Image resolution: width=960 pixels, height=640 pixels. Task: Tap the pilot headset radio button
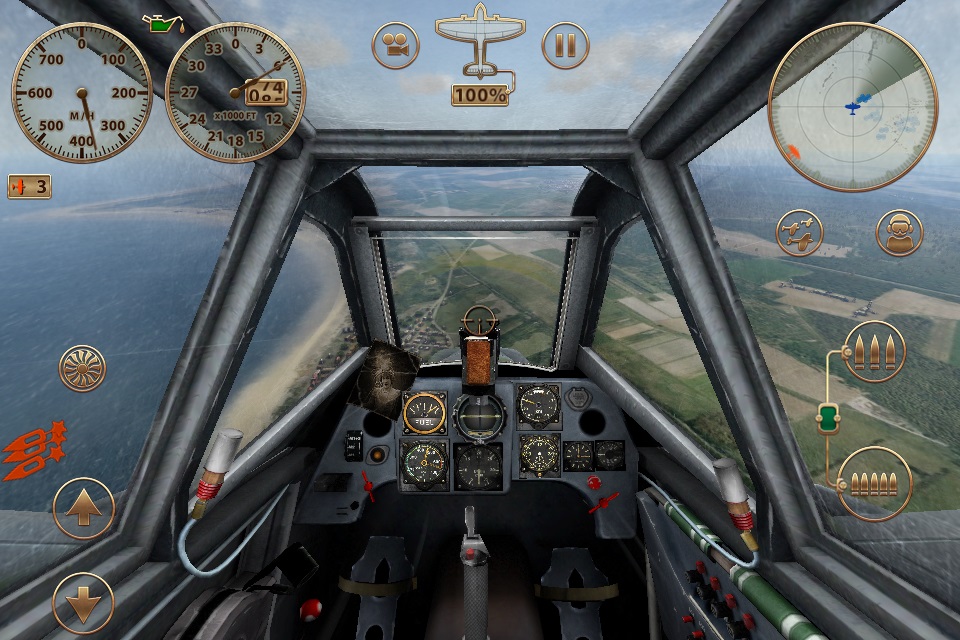(x=899, y=233)
